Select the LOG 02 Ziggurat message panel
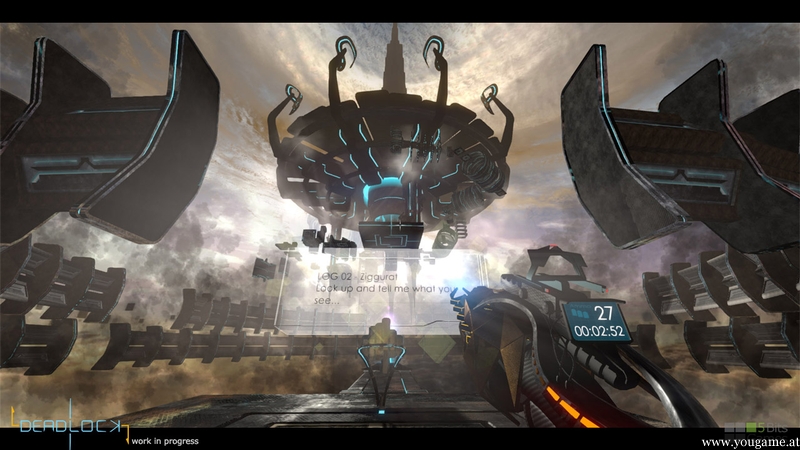Image resolution: width=800 pixels, height=450 pixels. [370, 290]
